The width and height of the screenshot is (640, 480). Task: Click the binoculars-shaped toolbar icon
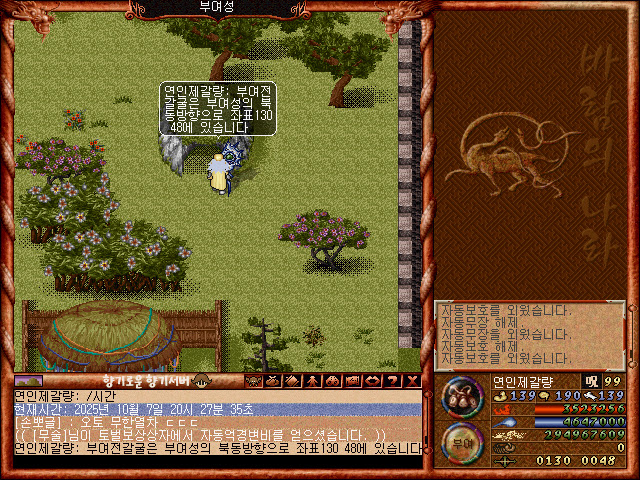pyautogui.click(x=330, y=380)
